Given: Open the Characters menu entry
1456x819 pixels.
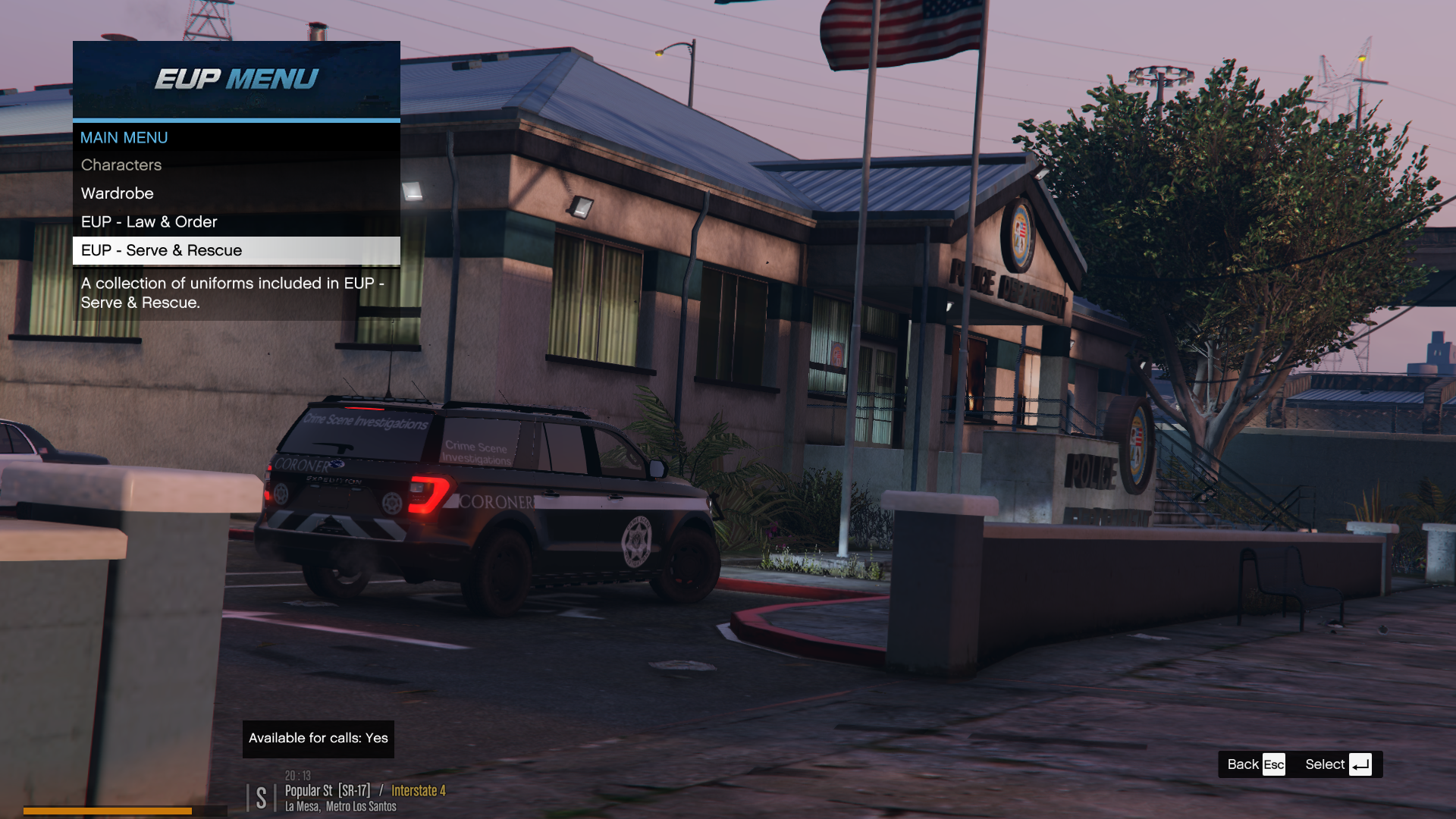Looking at the screenshot, I should (121, 165).
